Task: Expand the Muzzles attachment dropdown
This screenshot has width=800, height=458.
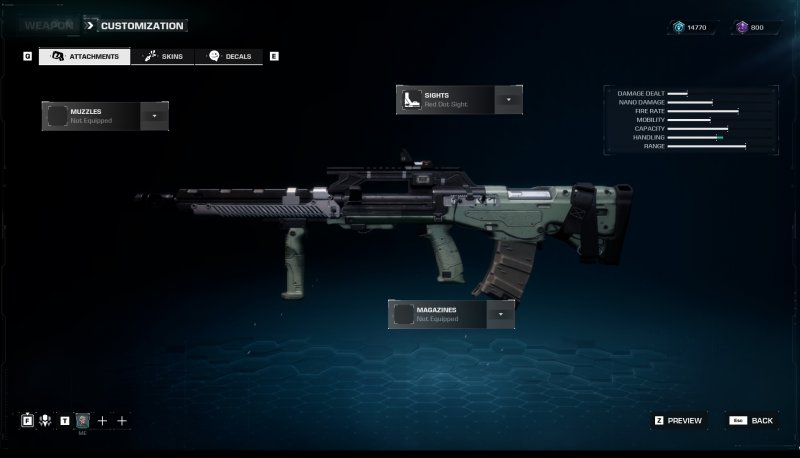Action: 154,116
